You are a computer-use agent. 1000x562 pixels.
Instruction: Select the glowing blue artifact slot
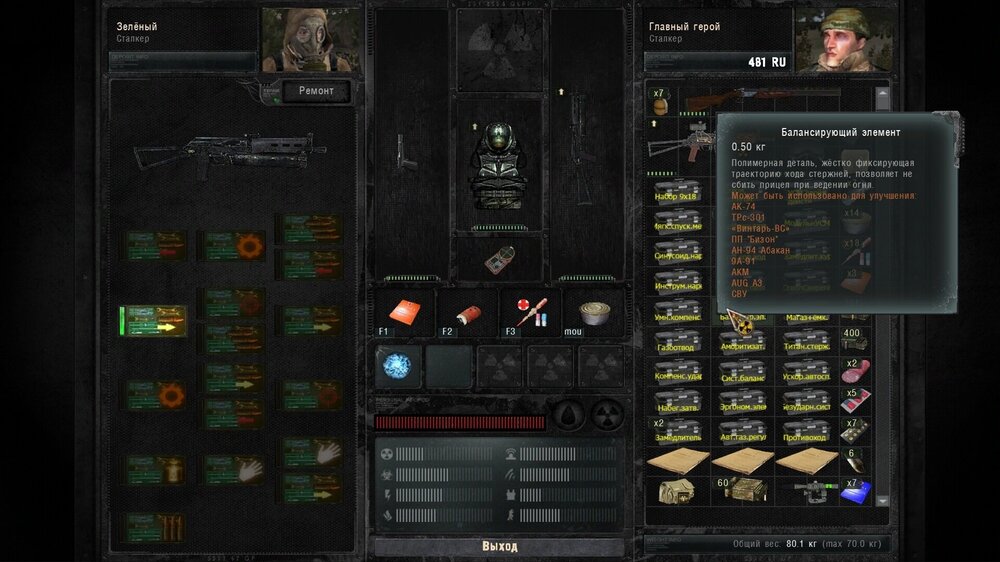(398, 366)
